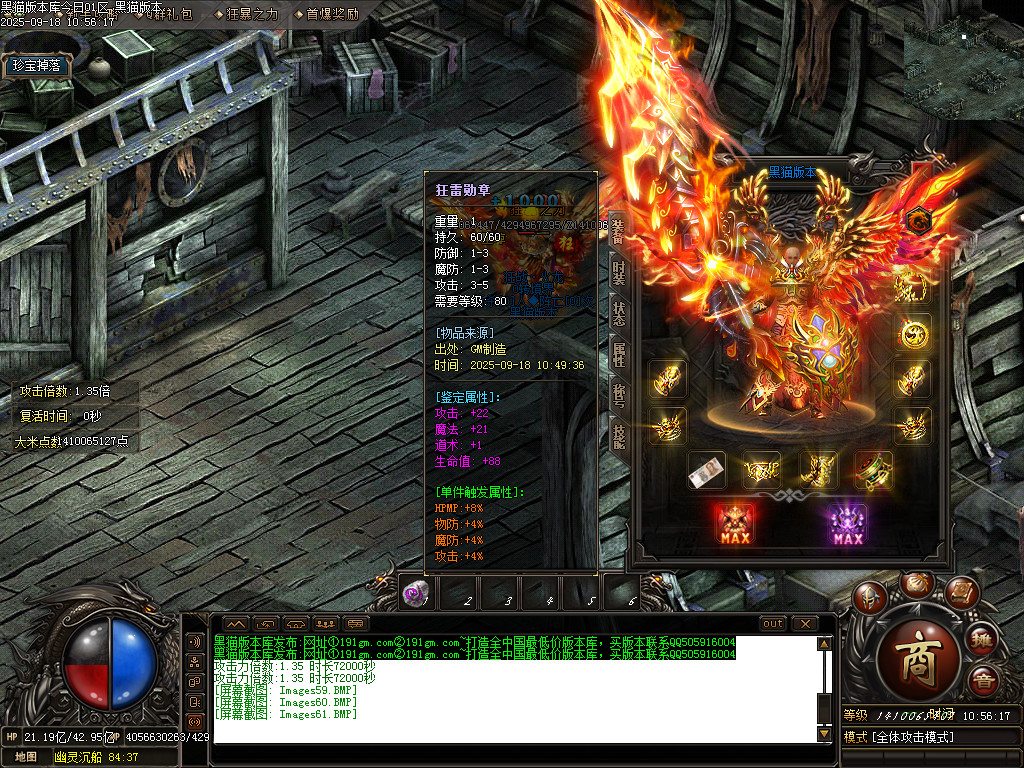Open the 珍宝掉落 treasure drop panel

pyautogui.click(x=39, y=66)
